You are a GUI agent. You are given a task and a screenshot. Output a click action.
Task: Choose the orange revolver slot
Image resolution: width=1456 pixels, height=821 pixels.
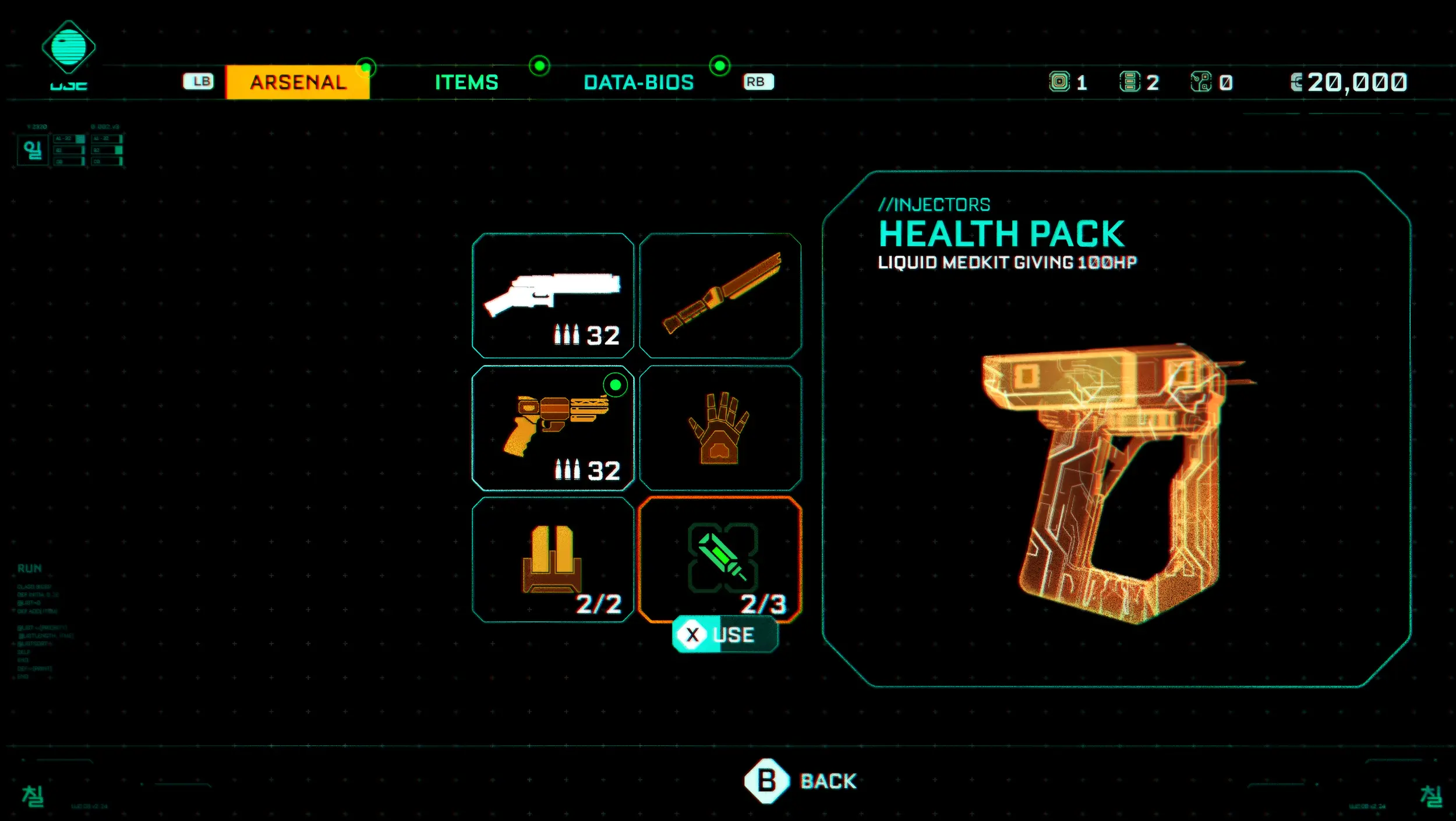point(553,428)
